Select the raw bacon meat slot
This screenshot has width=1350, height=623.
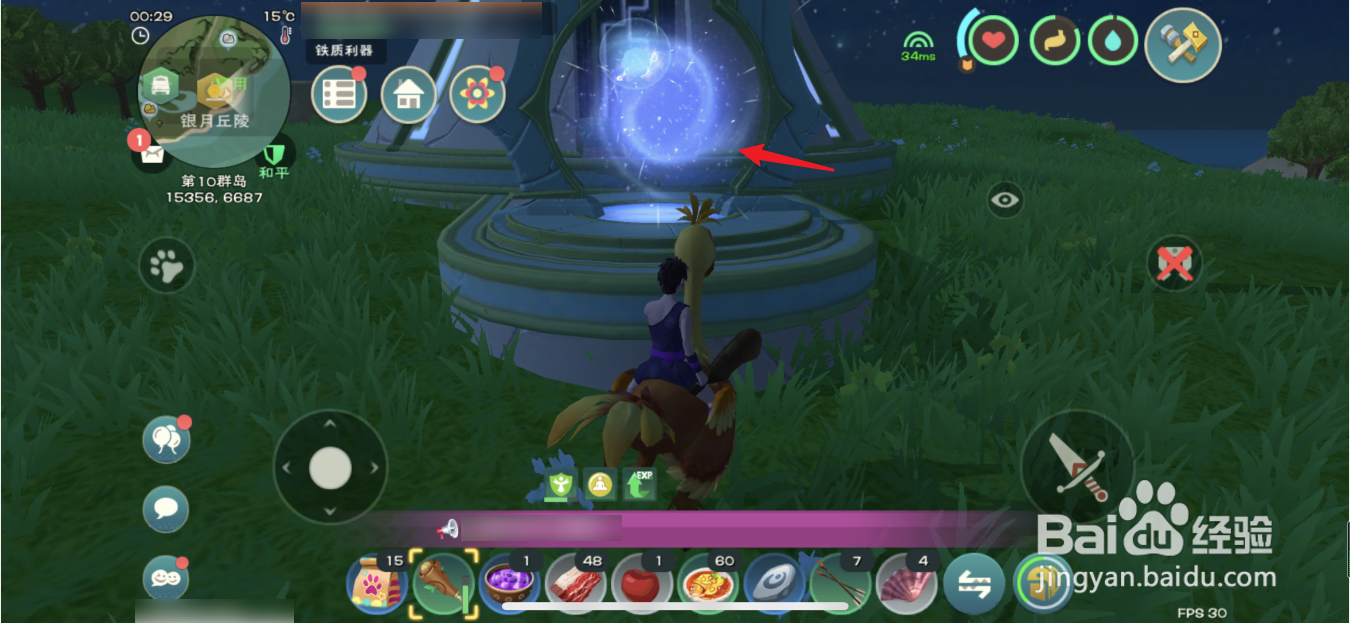[x=576, y=584]
